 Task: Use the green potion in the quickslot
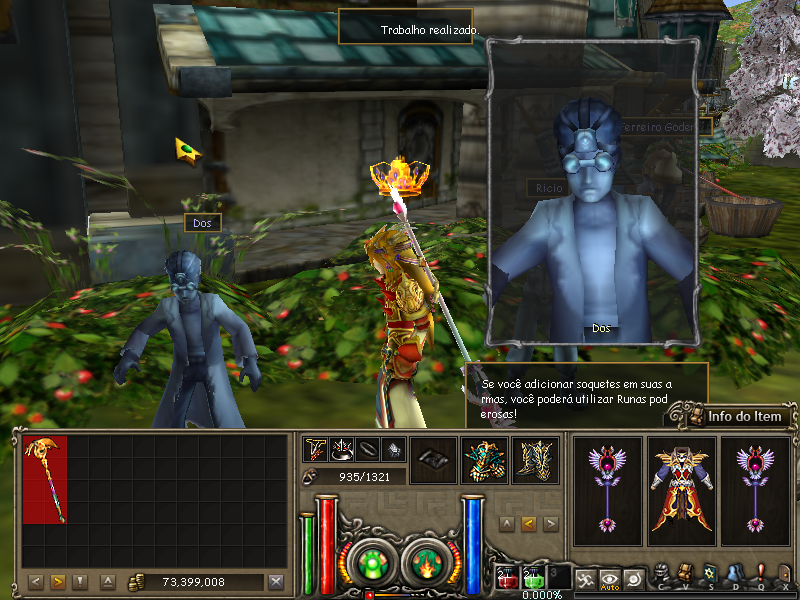click(x=533, y=577)
